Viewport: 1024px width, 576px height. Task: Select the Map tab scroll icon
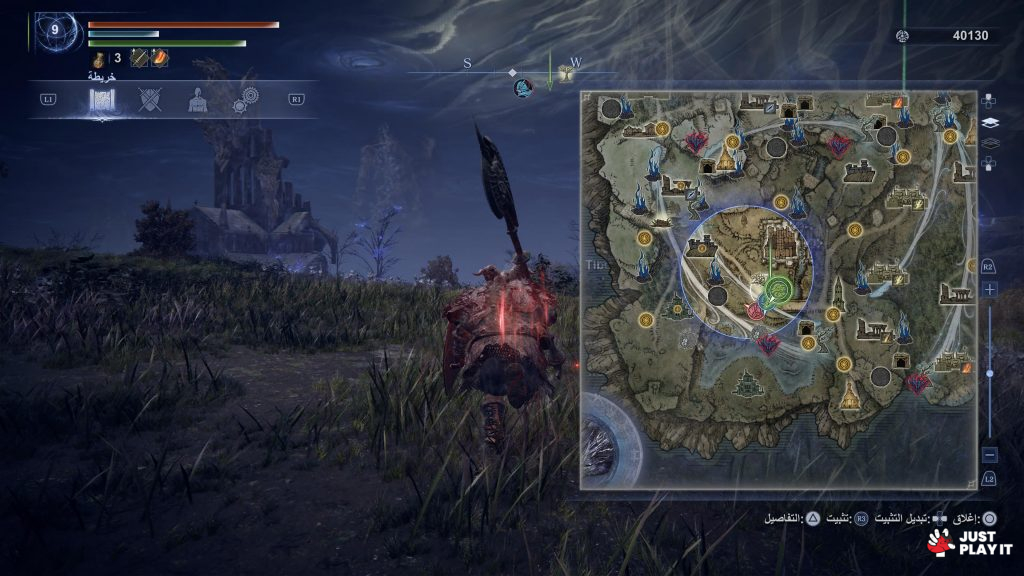104,100
